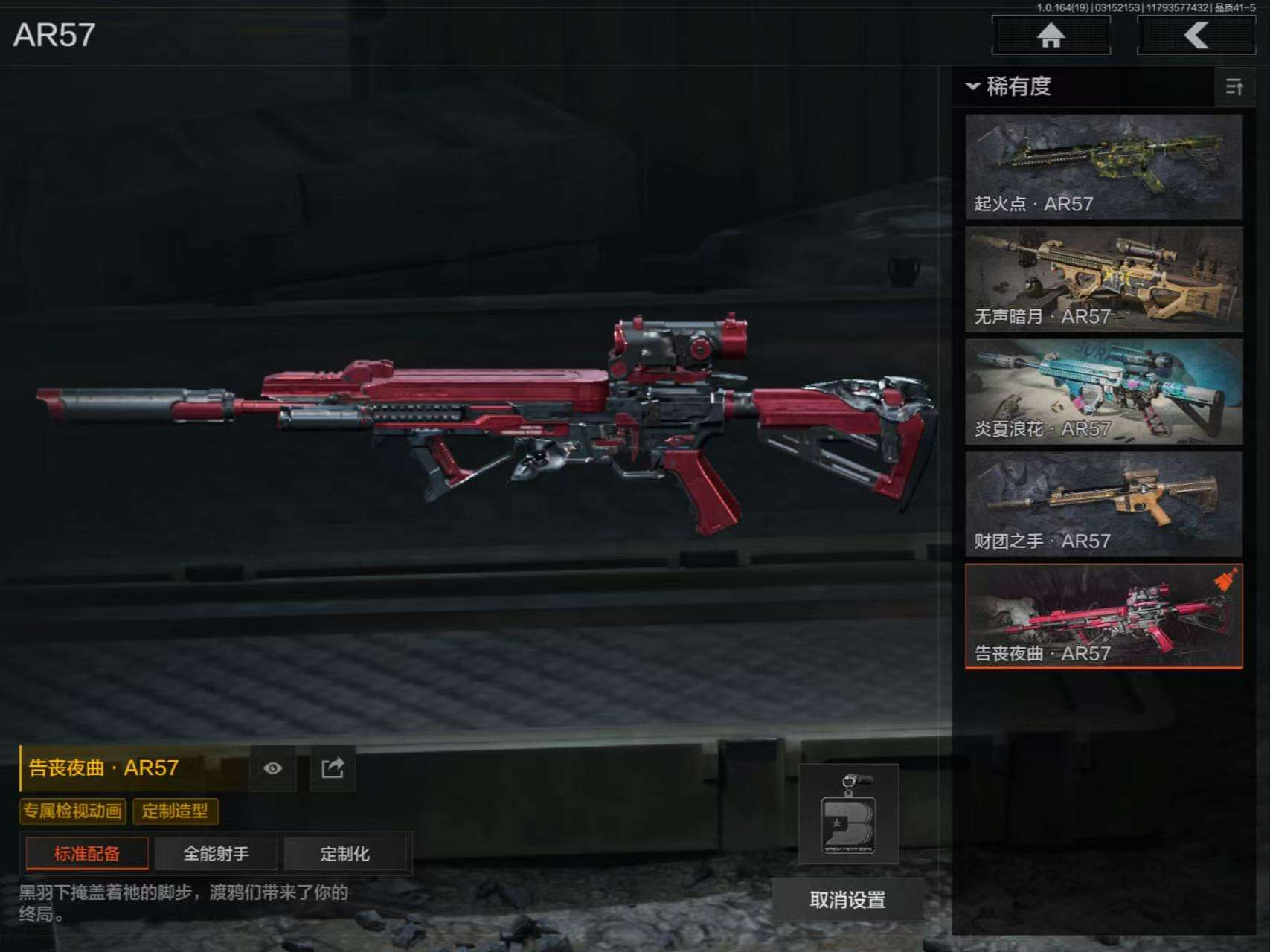The height and width of the screenshot is (952, 1270).
Task: Go to the home screen
Action: 1051,35
